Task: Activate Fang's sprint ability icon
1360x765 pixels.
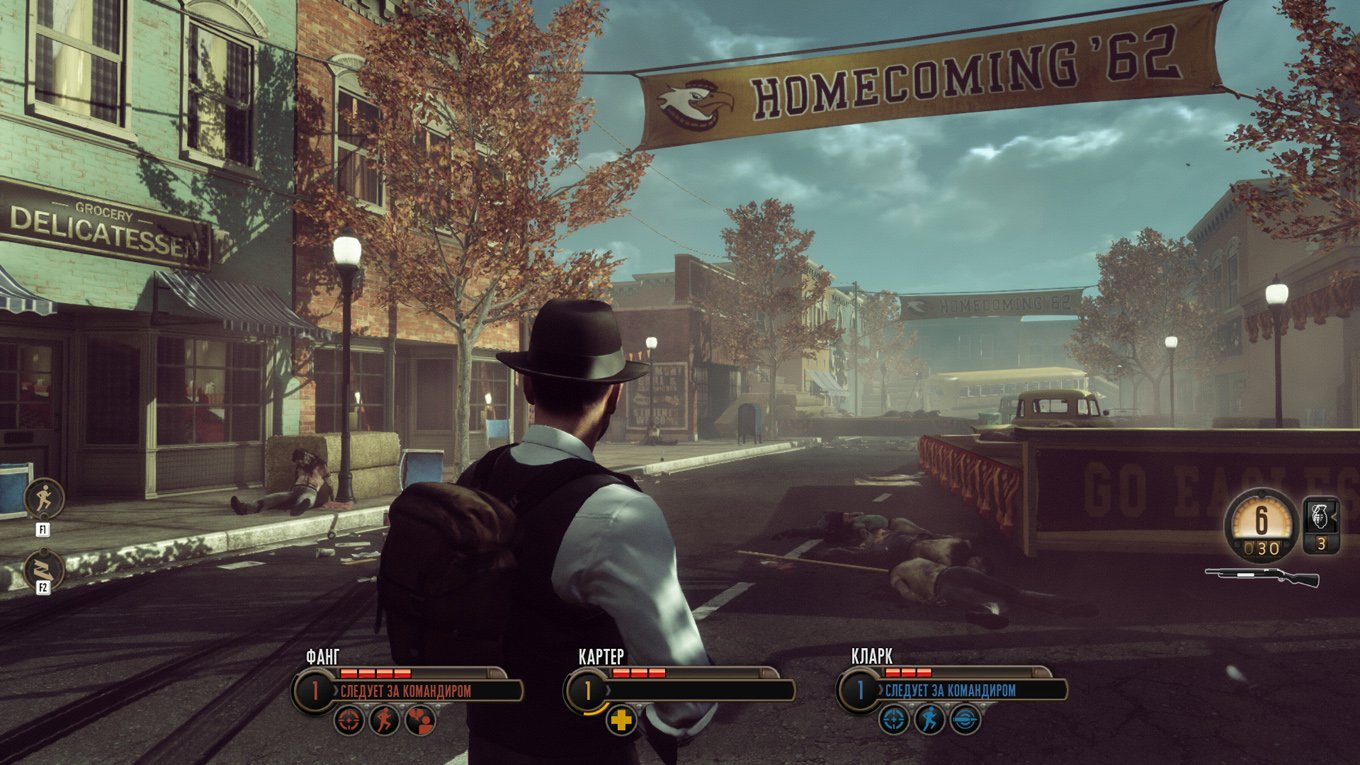Action: click(x=385, y=720)
